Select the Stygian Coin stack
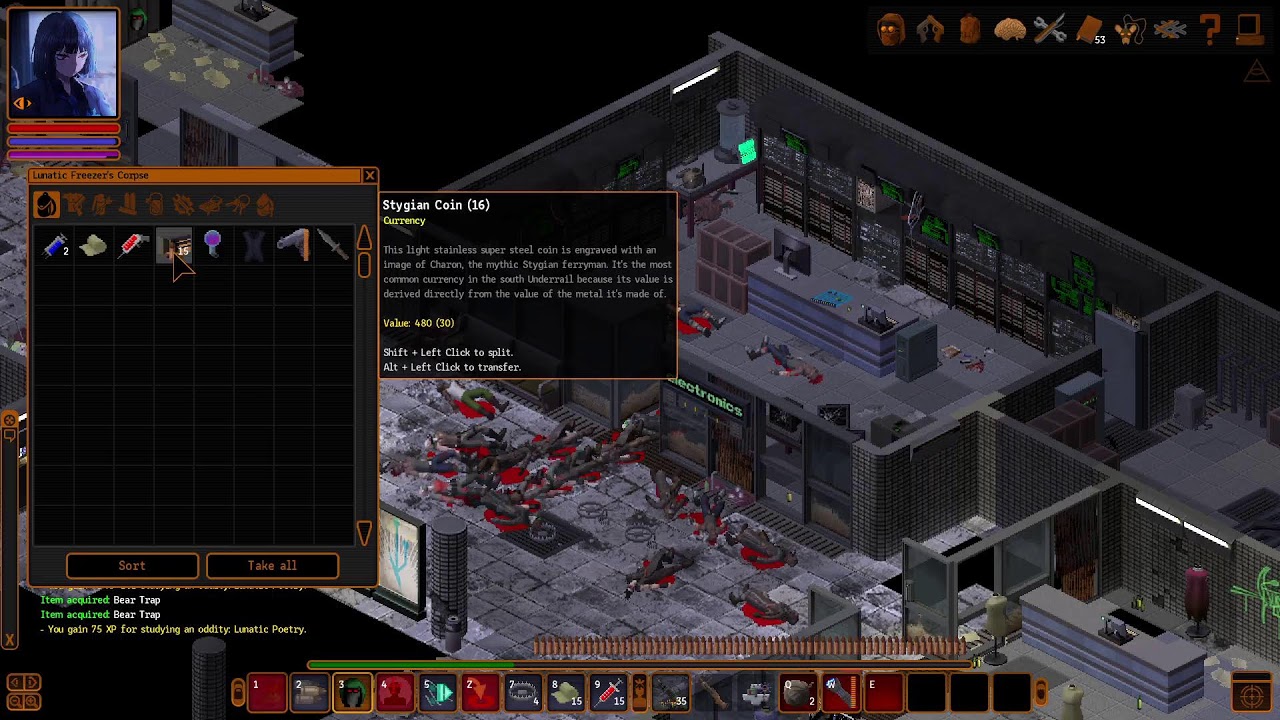Viewport: 1280px width, 720px height. [x=174, y=245]
